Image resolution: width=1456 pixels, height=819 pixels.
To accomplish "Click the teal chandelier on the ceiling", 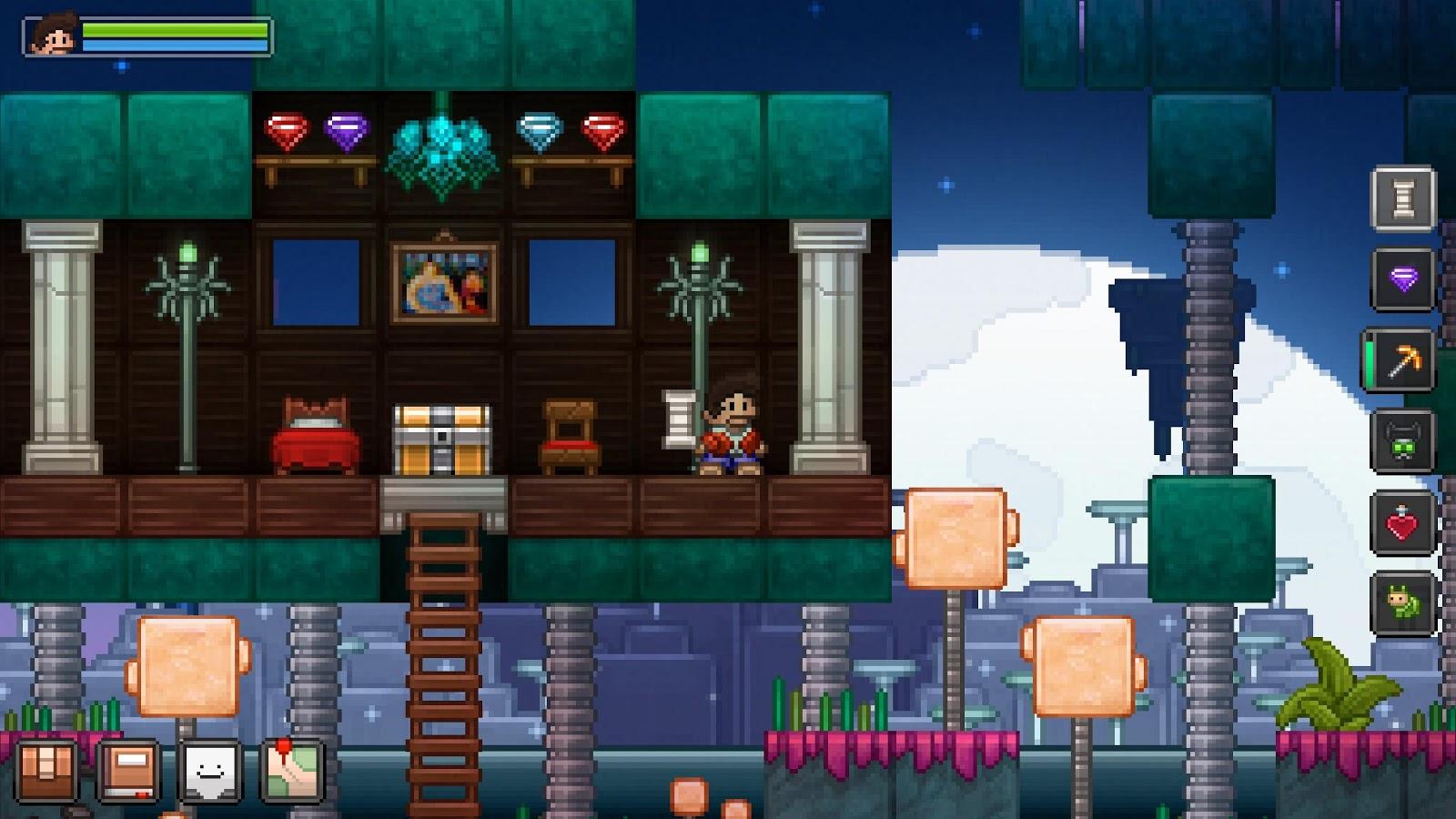I will [x=443, y=144].
